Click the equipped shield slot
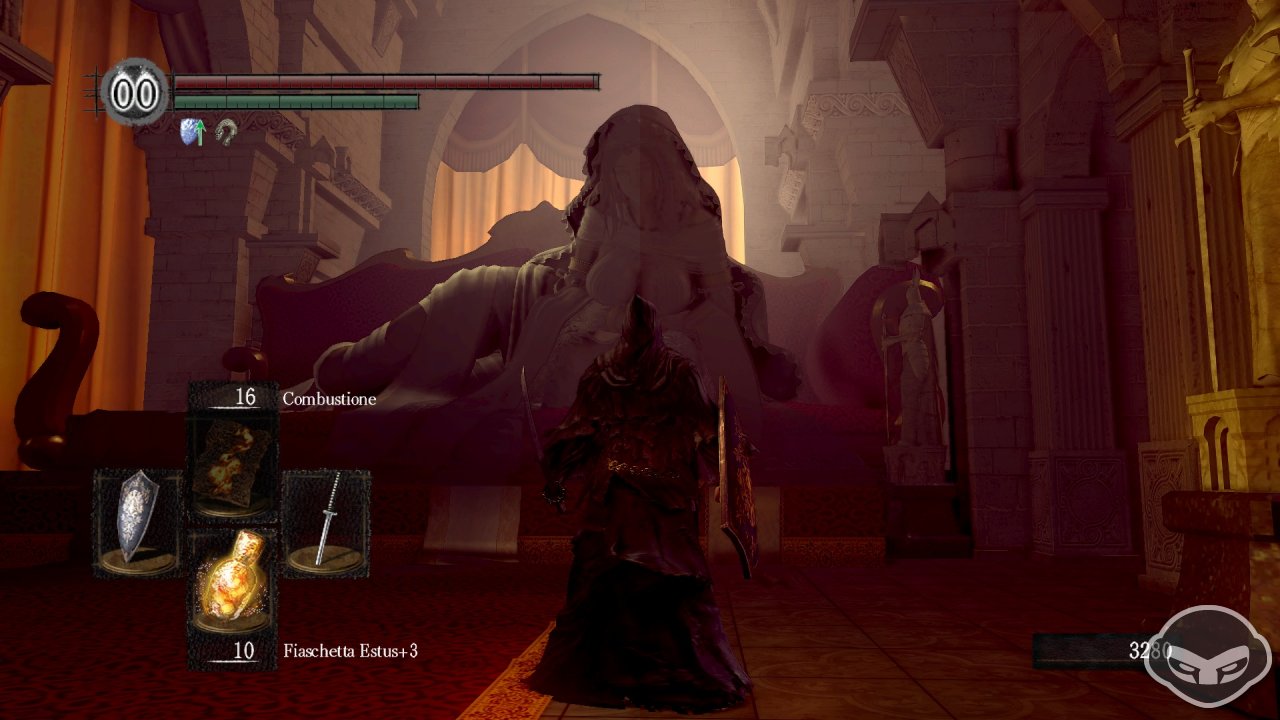The width and height of the screenshot is (1280, 720). point(138,523)
